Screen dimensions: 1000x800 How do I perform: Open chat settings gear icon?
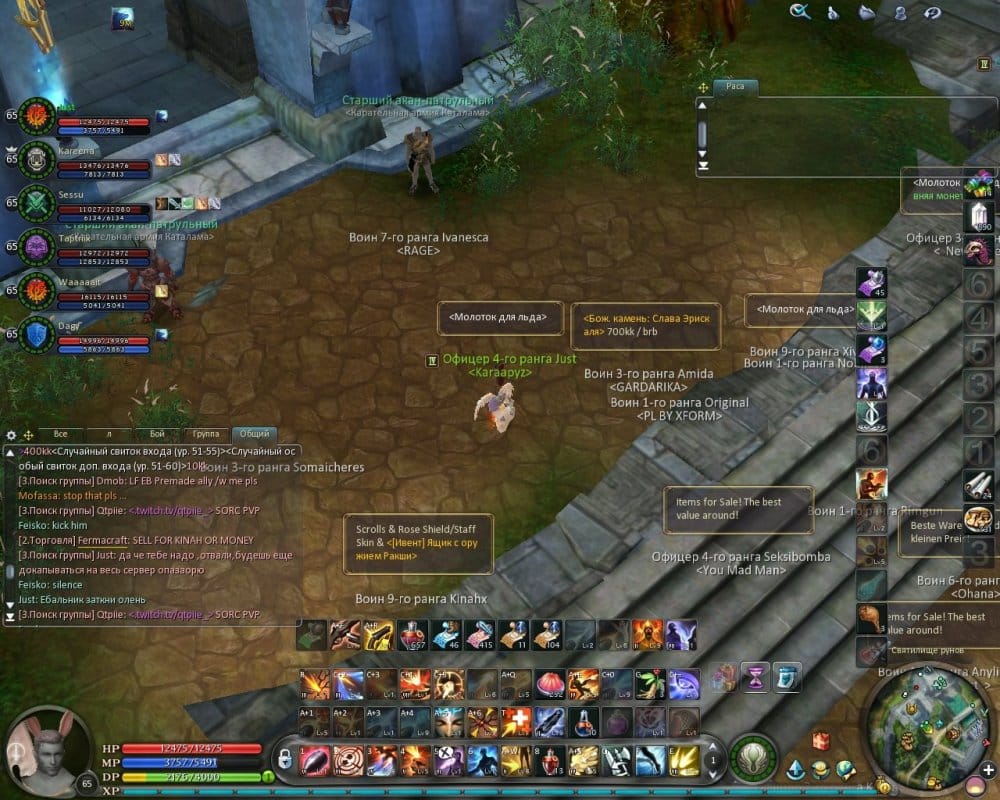tap(11, 436)
